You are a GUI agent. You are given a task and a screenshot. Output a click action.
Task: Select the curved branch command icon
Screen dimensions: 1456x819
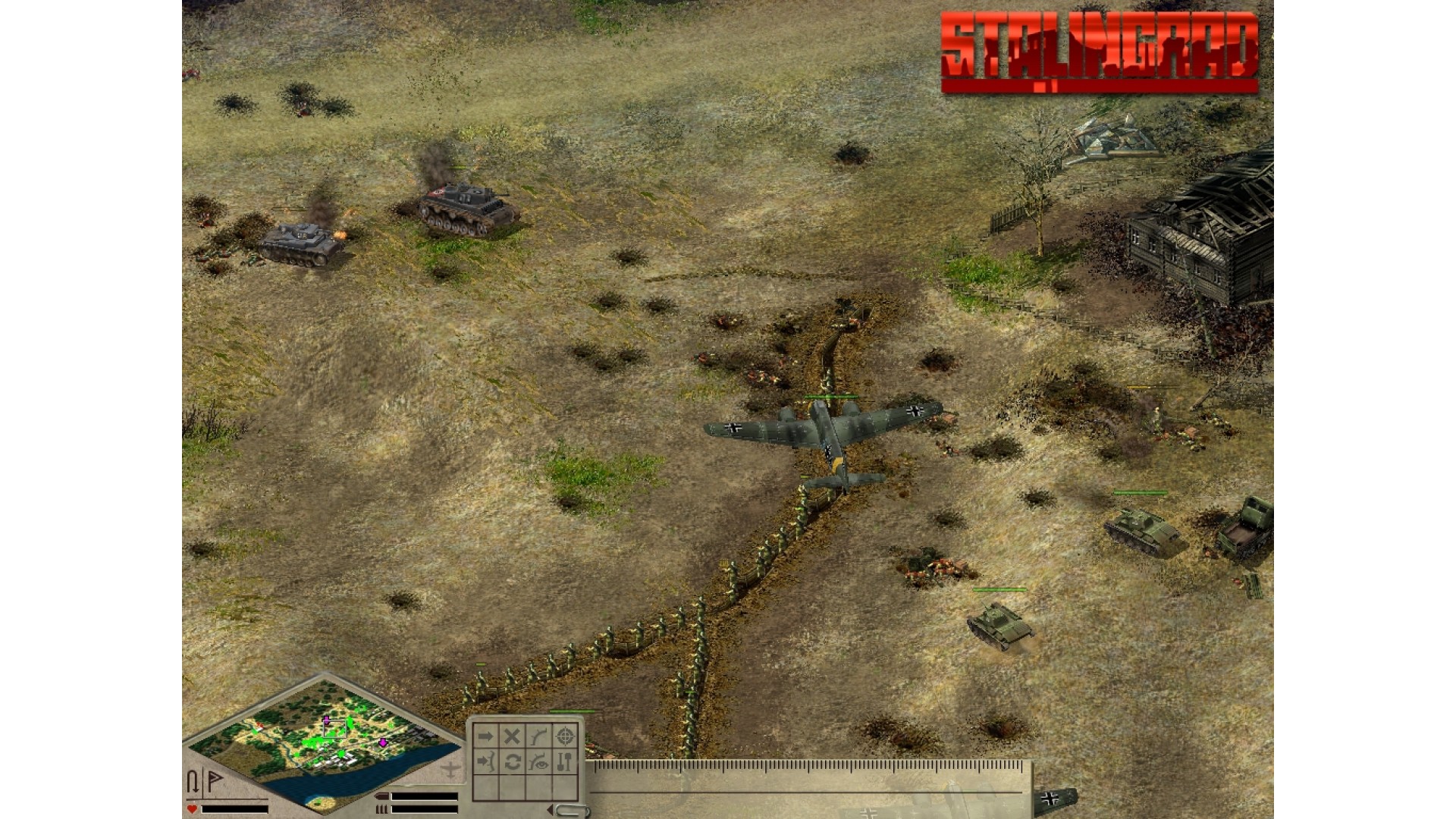pyautogui.click(x=538, y=736)
